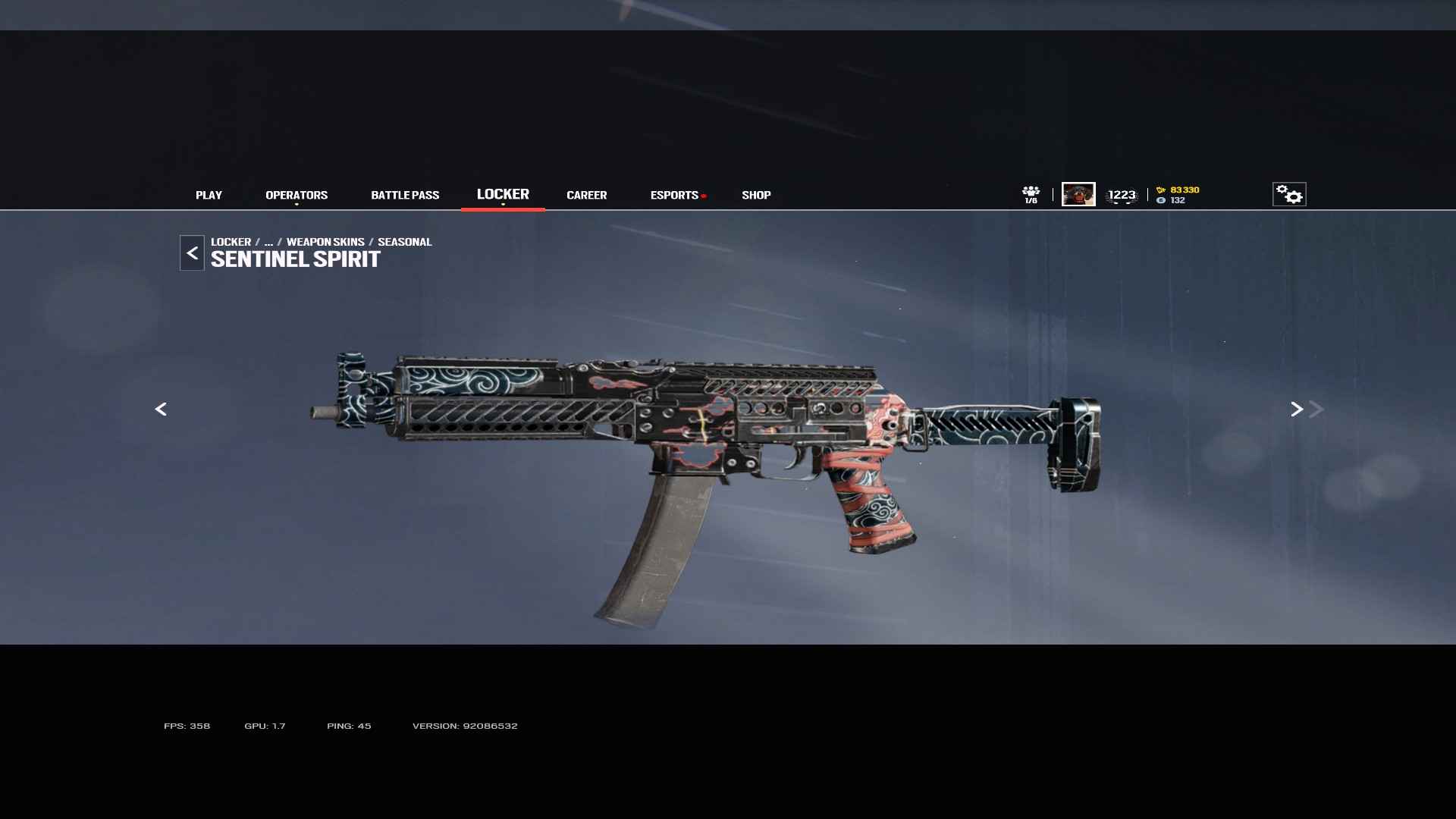
Task: Show the next weapon with right arrow
Action: [1297, 409]
